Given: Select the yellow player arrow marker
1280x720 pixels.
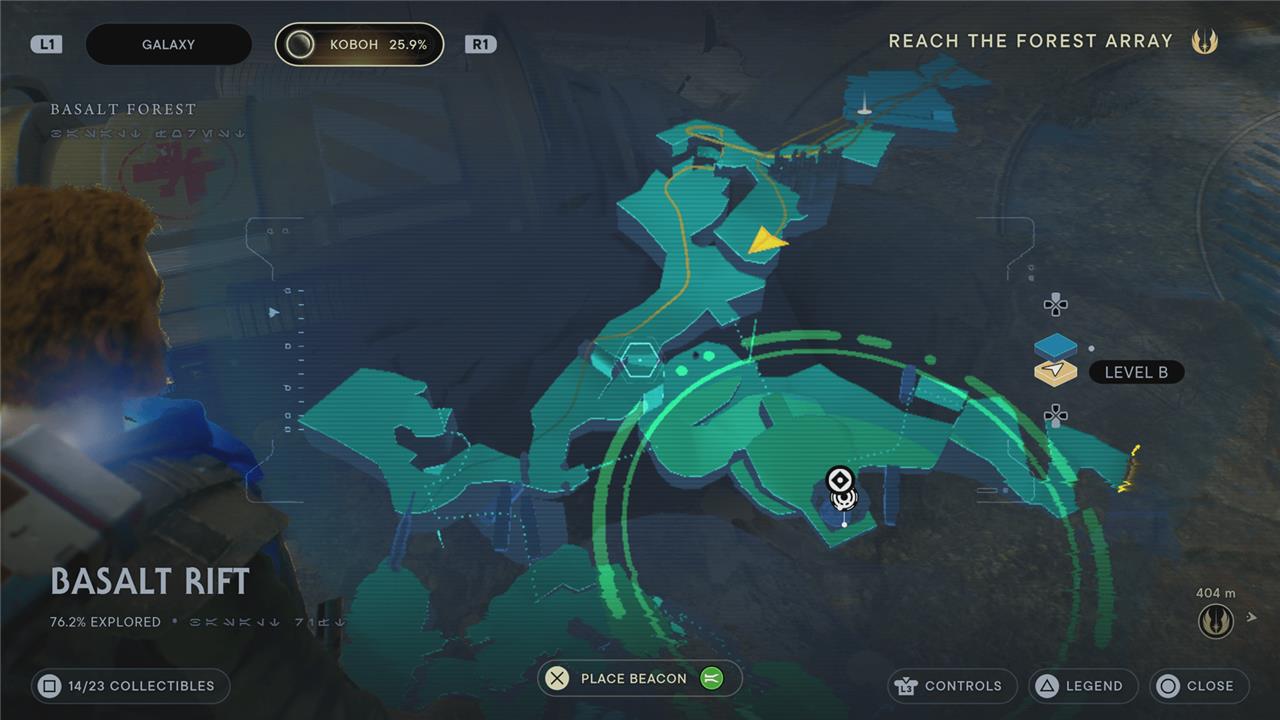Looking at the screenshot, I should click(766, 240).
